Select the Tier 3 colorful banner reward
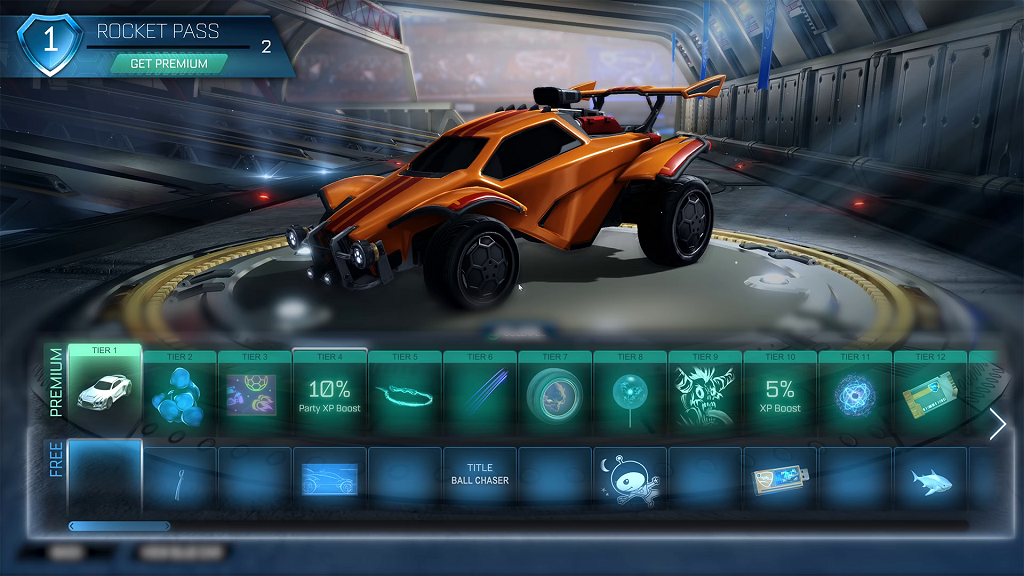1024x576 pixels. [x=255, y=393]
